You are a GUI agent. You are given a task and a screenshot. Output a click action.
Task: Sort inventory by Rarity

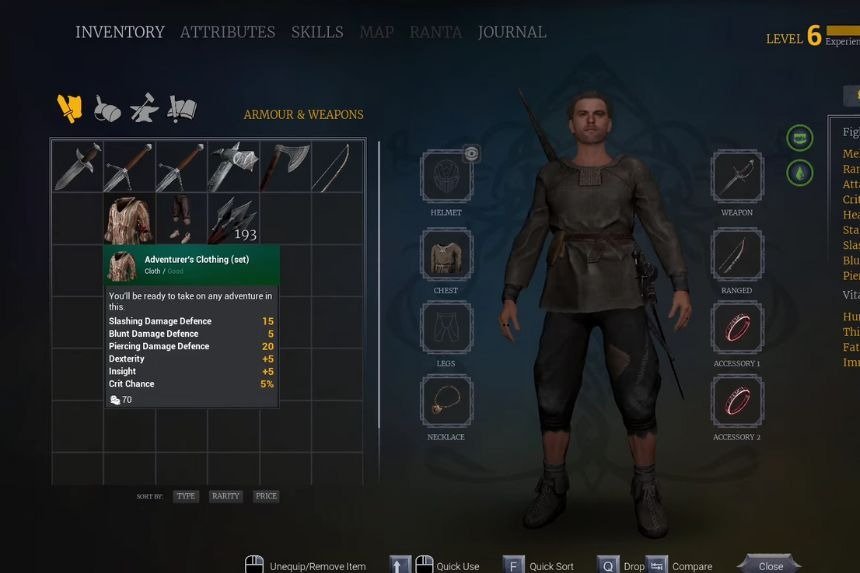tap(226, 496)
